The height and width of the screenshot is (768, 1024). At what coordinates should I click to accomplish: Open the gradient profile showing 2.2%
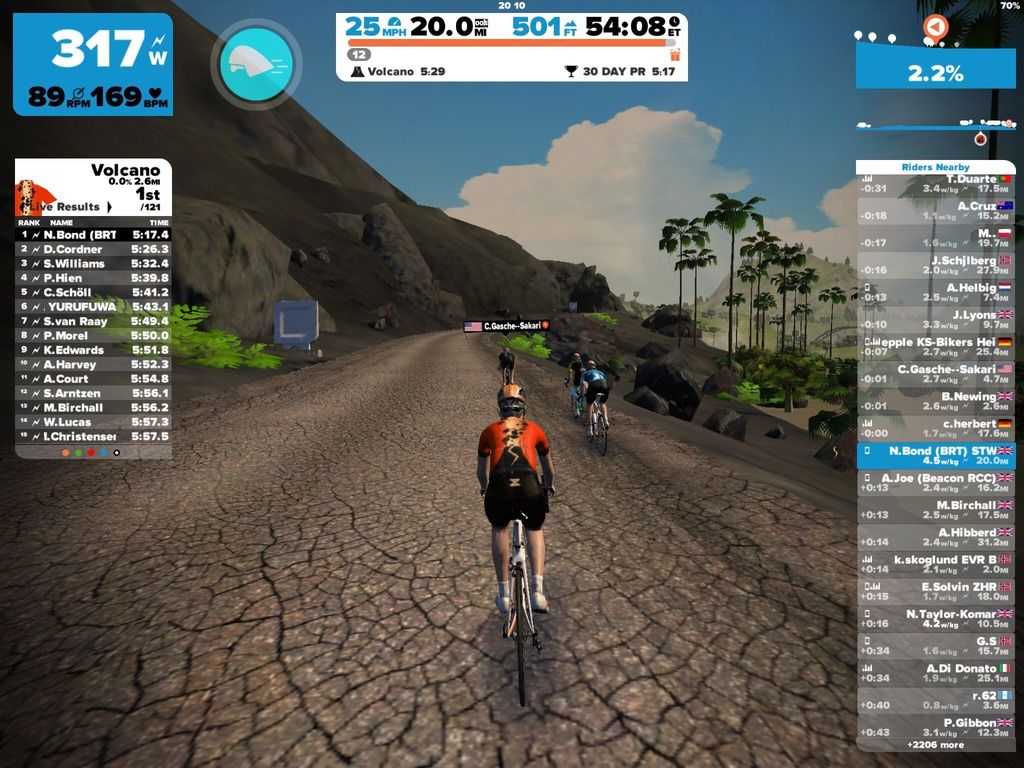coord(935,71)
